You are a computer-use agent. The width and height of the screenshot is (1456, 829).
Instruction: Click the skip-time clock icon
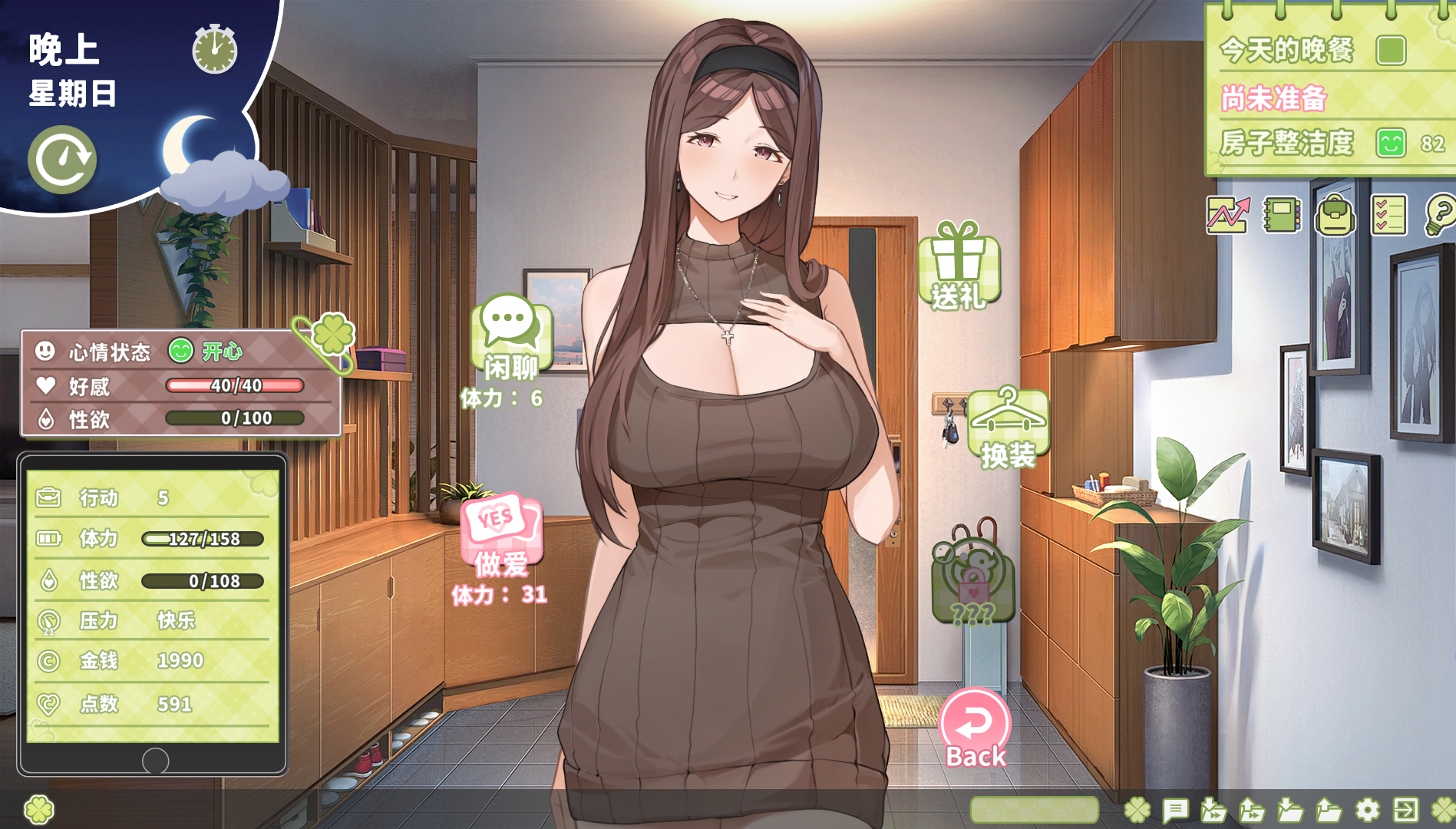point(62,158)
